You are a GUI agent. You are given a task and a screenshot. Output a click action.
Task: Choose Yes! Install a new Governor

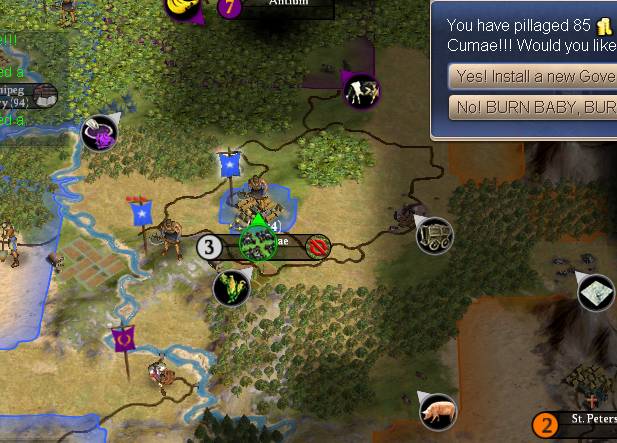(x=532, y=76)
